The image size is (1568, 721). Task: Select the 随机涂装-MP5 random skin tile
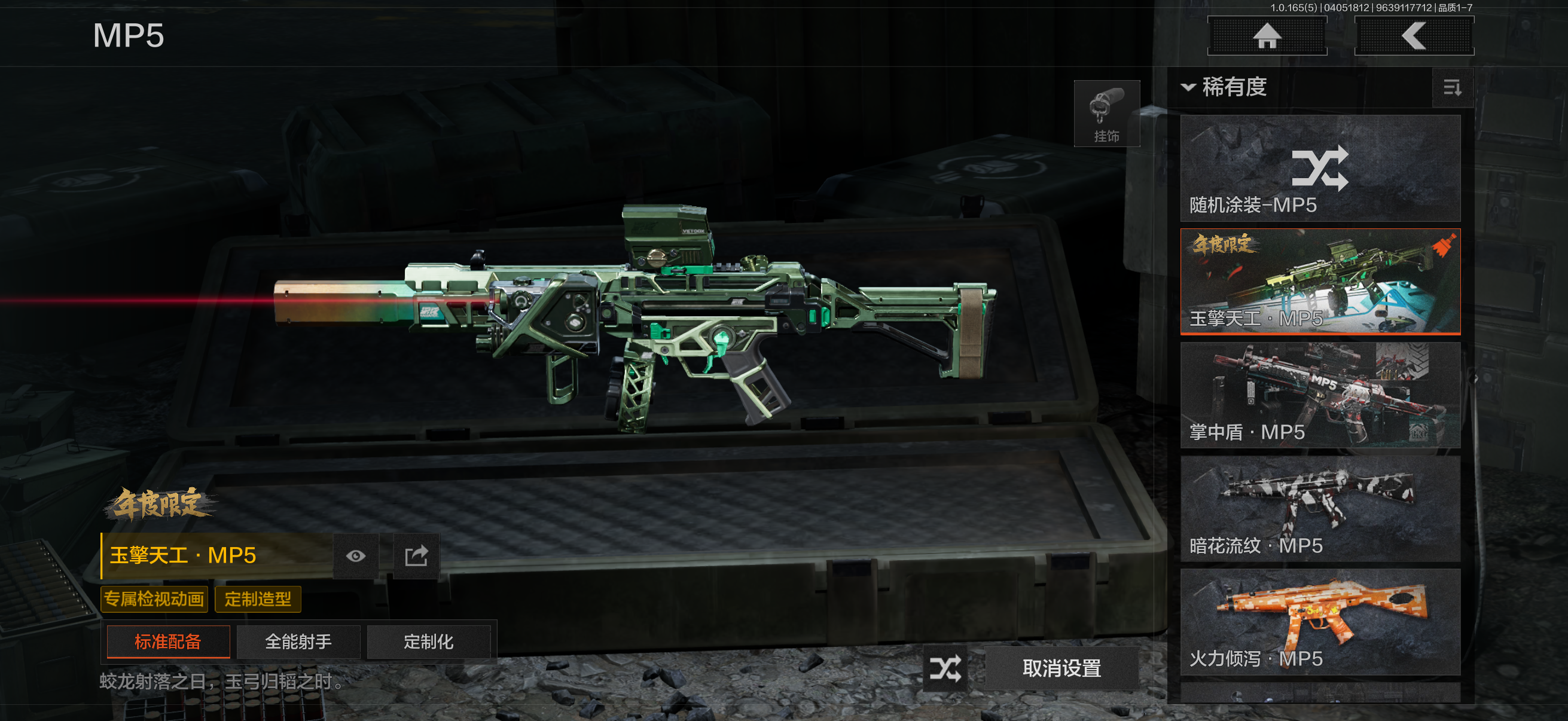(1320, 169)
